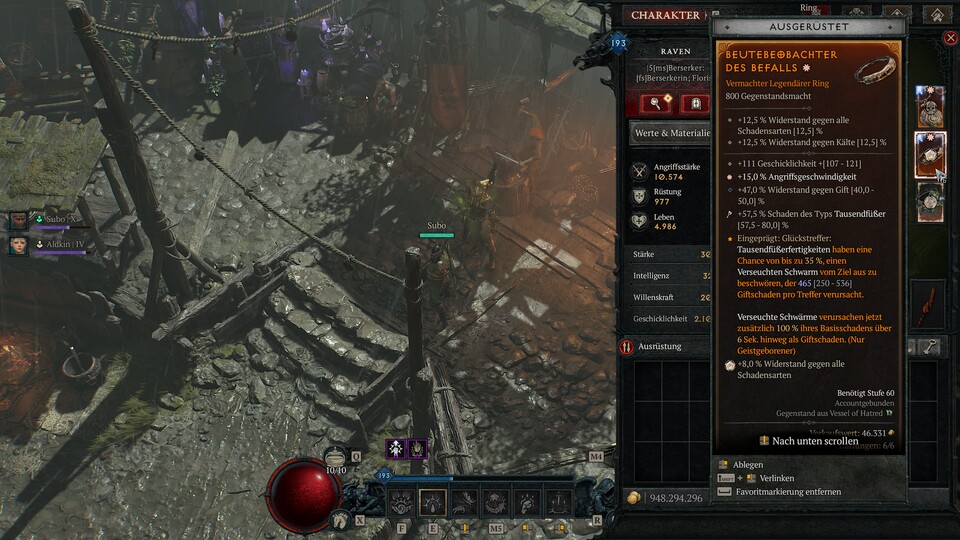Open the key inventory tab
This screenshot has height=540, width=960.
[x=931, y=346]
